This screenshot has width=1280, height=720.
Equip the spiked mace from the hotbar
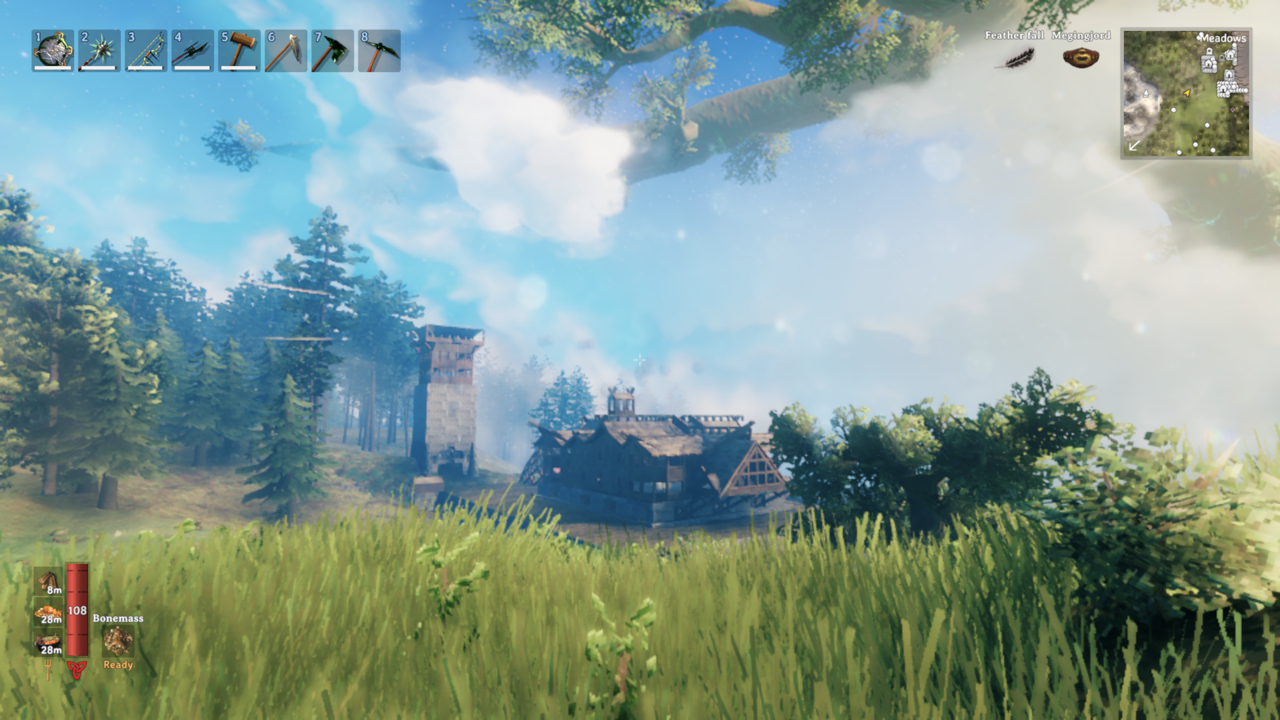pos(99,51)
